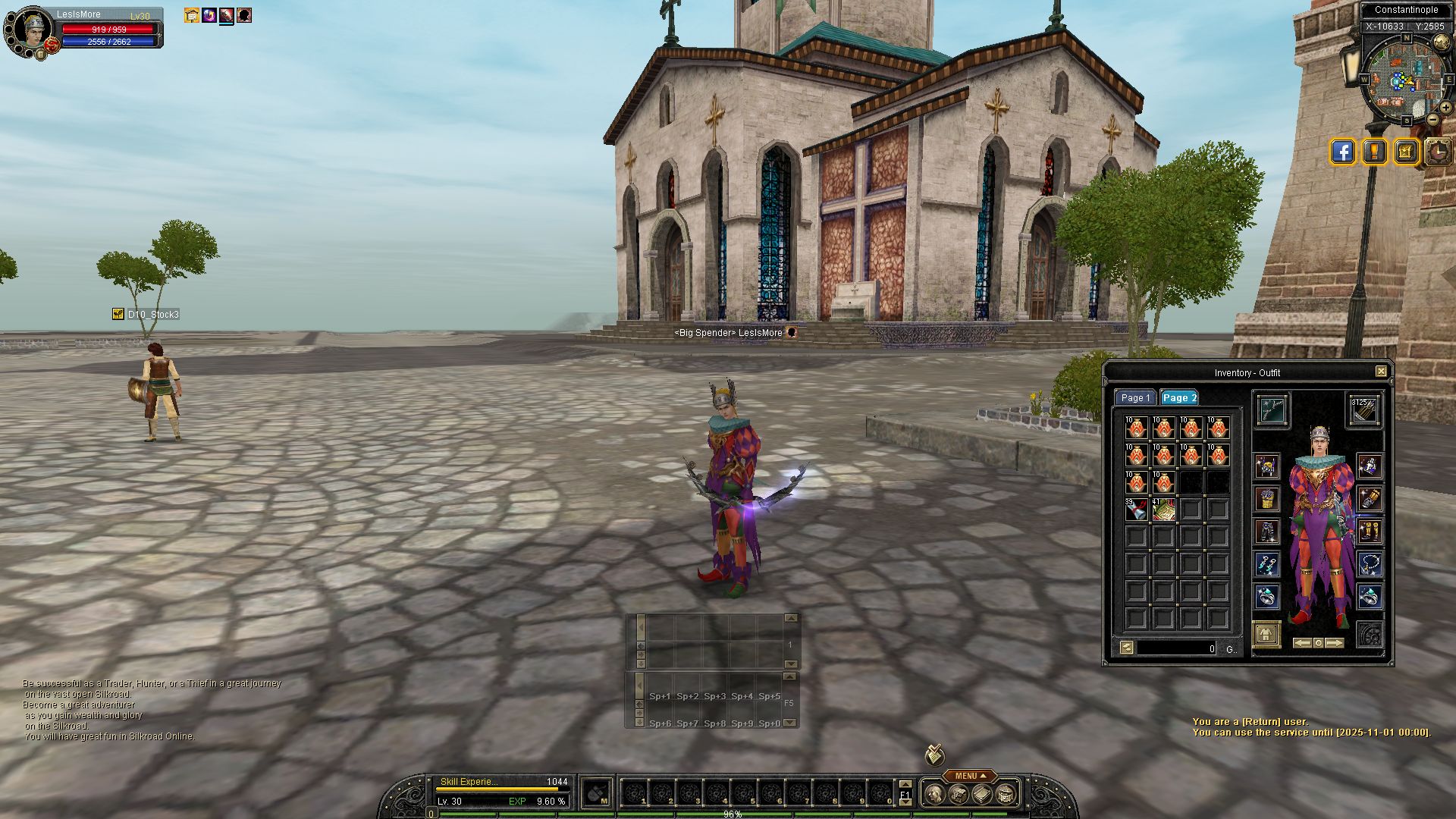The height and width of the screenshot is (819, 1456).
Task: Close the Inventory - Outfit window
Action: click(1381, 372)
